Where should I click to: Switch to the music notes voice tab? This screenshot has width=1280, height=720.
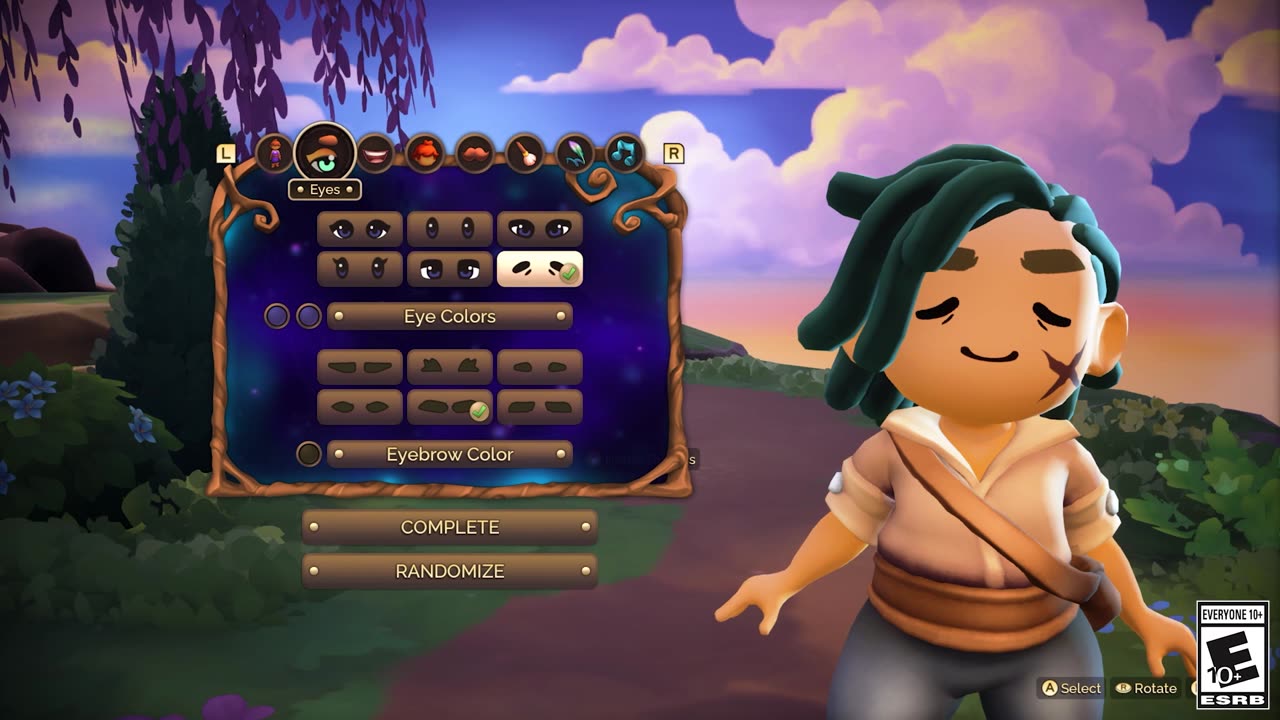(x=625, y=154)
